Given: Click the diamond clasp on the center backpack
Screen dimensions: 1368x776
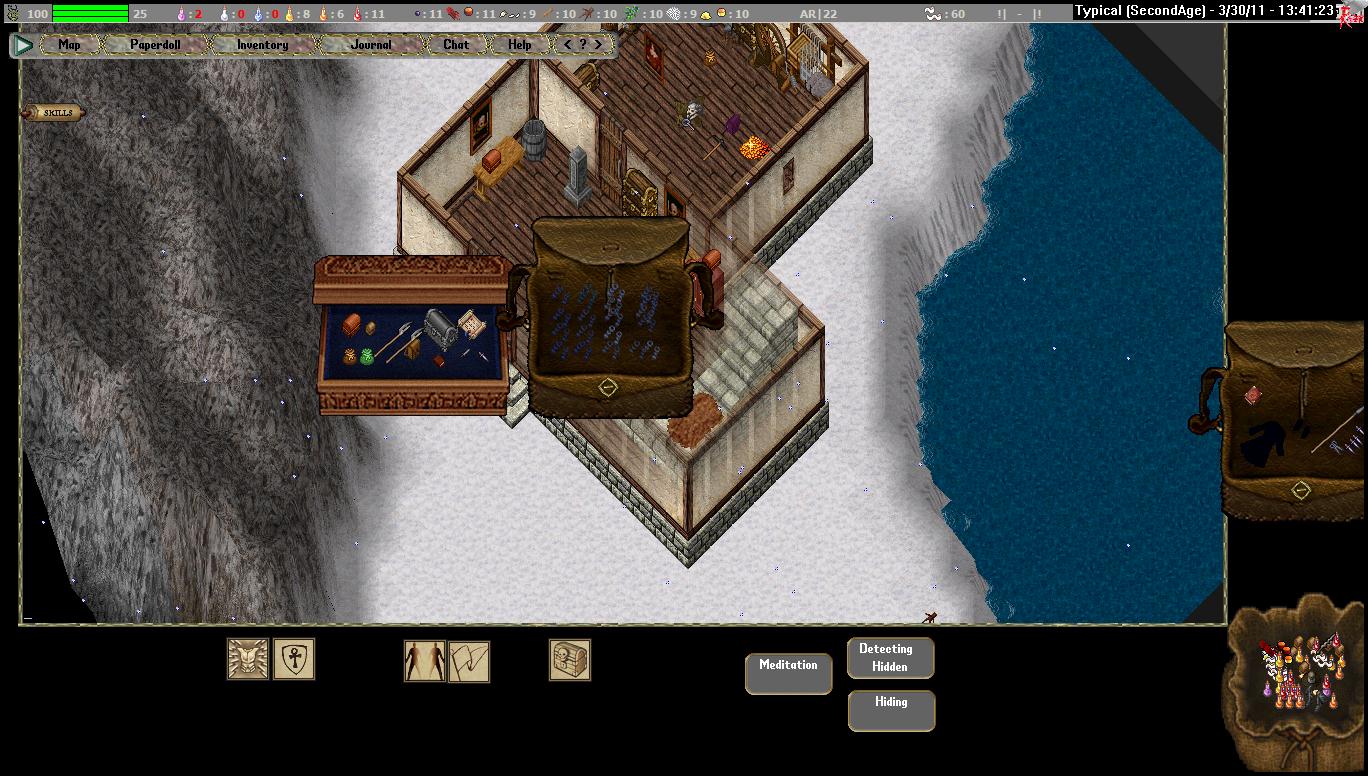Looking at the screenshot, I should pyautogui.click(x=607, y=387).
